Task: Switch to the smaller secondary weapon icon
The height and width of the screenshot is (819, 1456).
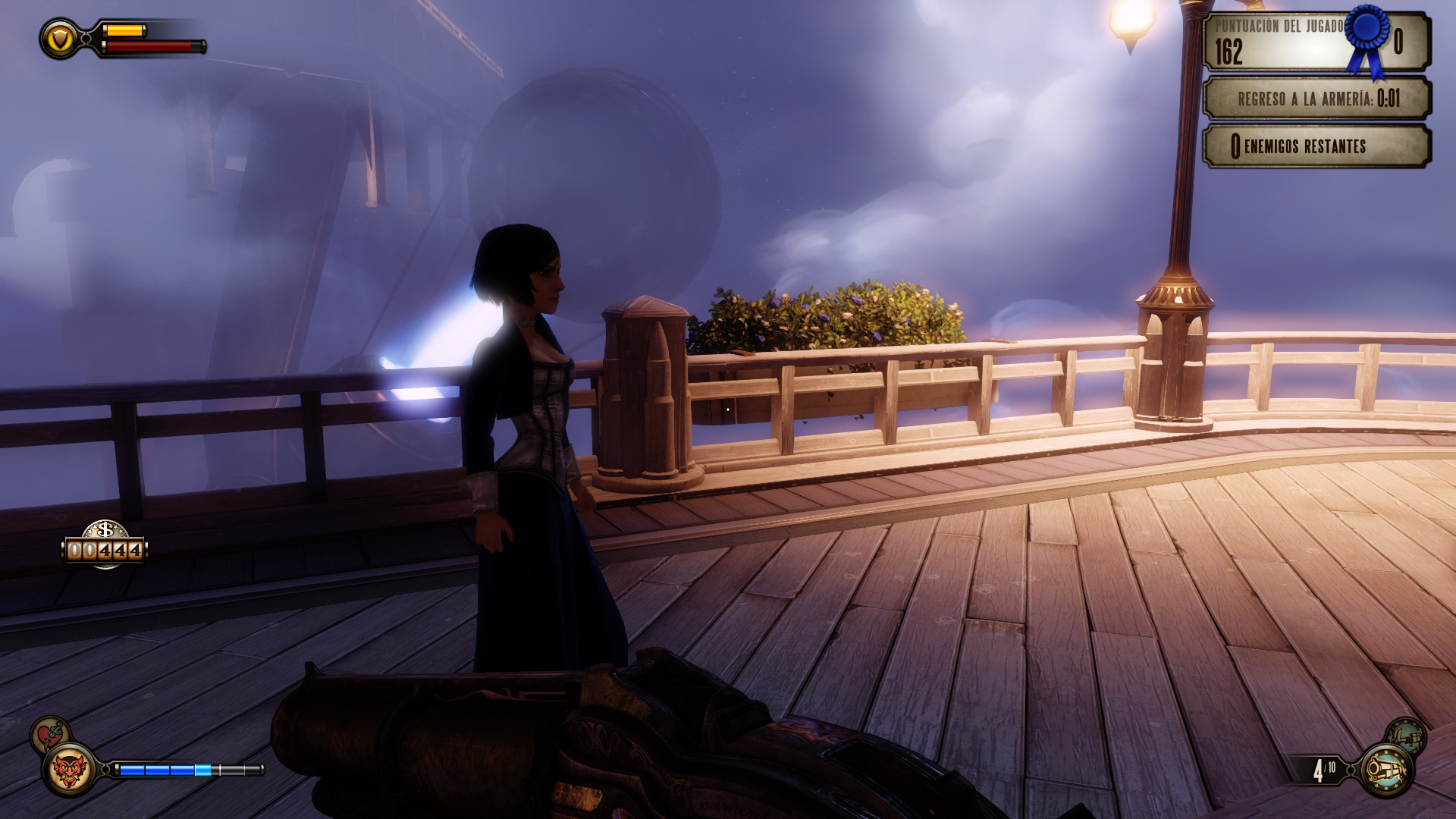Action: (1405, 736)
